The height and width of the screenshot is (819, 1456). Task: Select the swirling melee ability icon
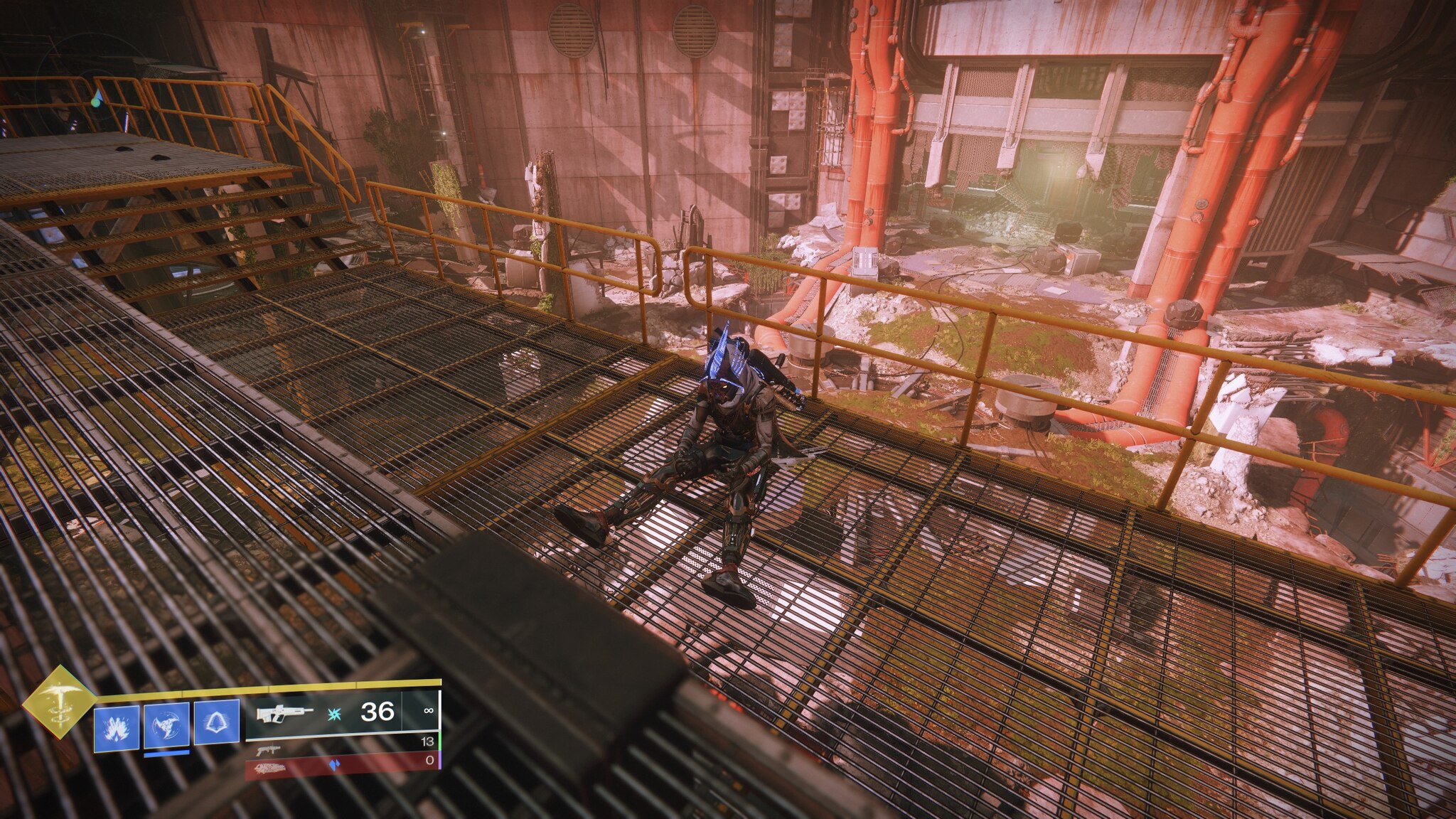pyautogui.click(x=166, y=724)
